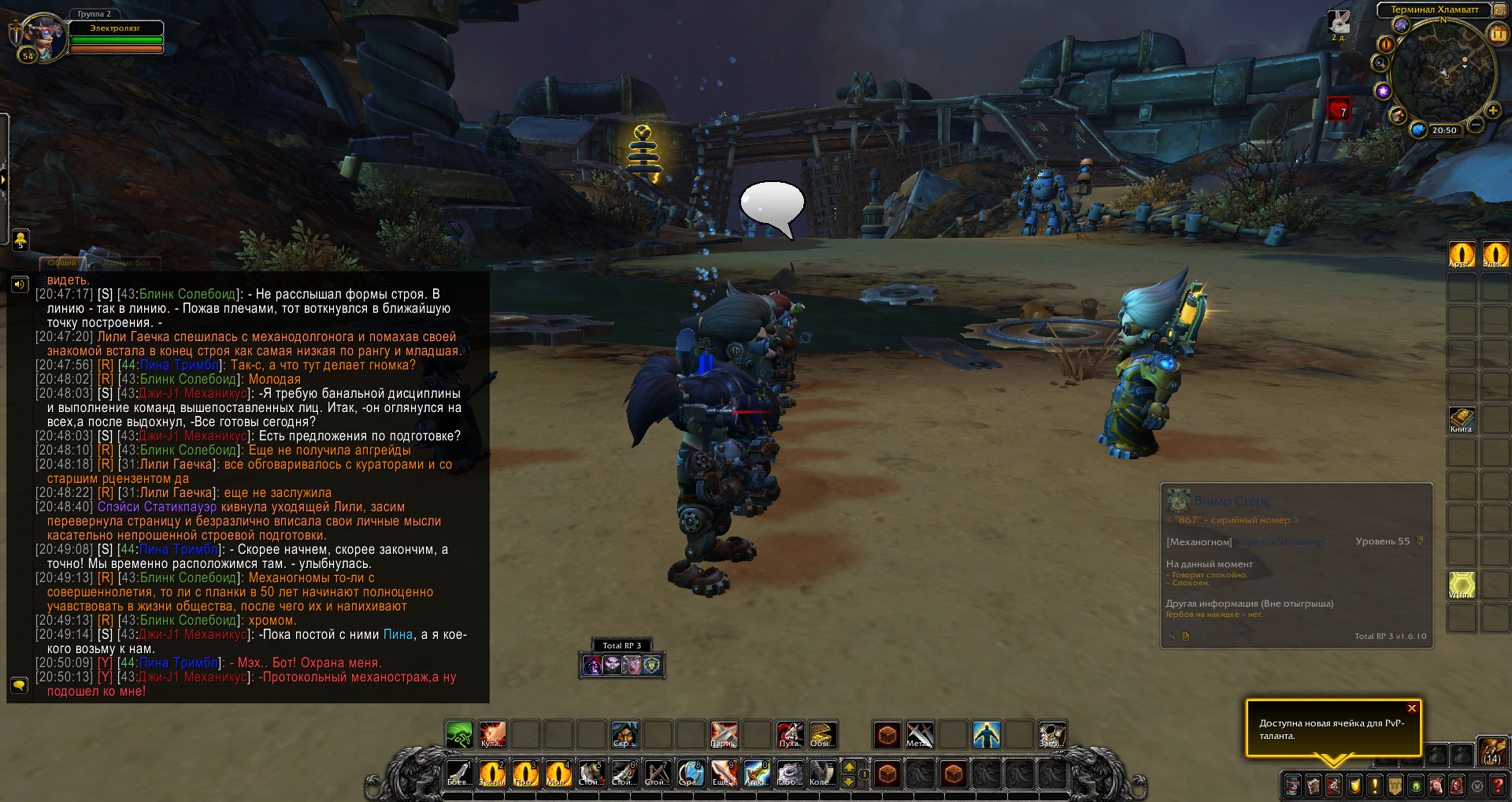
Task: Open the calendar showing day 11
Action: pos(1497,34)
